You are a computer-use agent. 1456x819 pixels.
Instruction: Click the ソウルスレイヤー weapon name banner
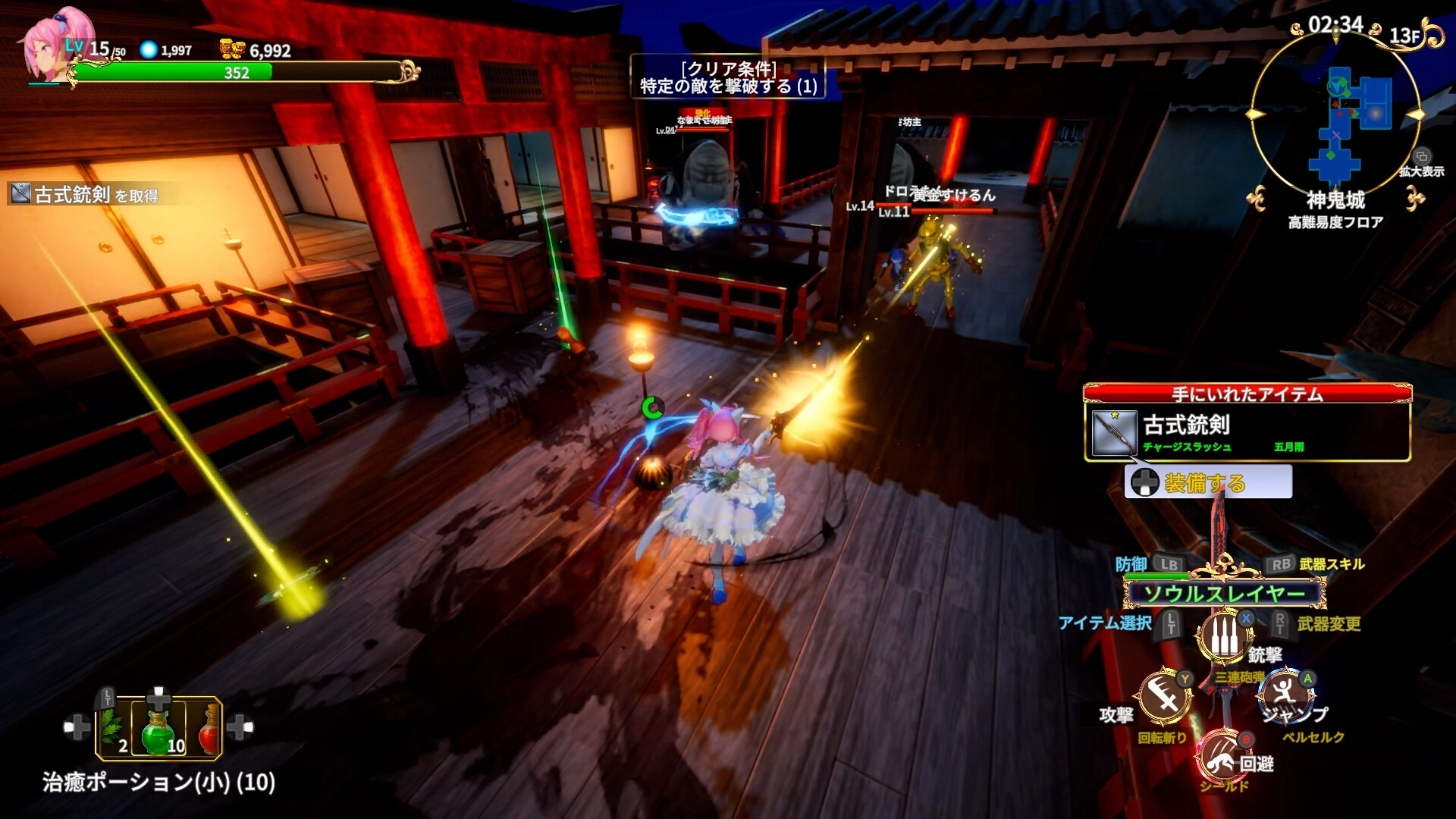click(1224, 594)
